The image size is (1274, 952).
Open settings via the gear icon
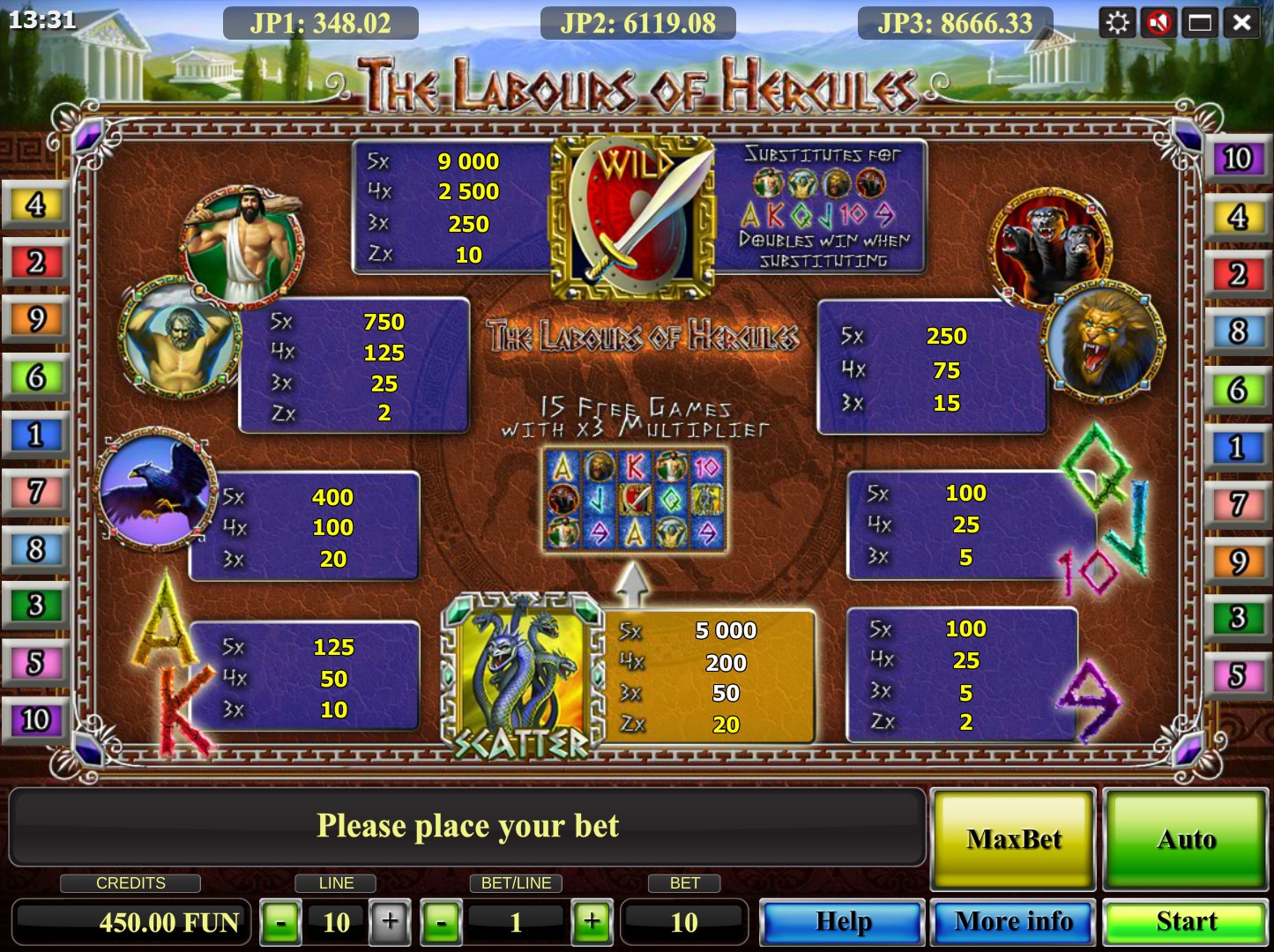point(1117,22)
